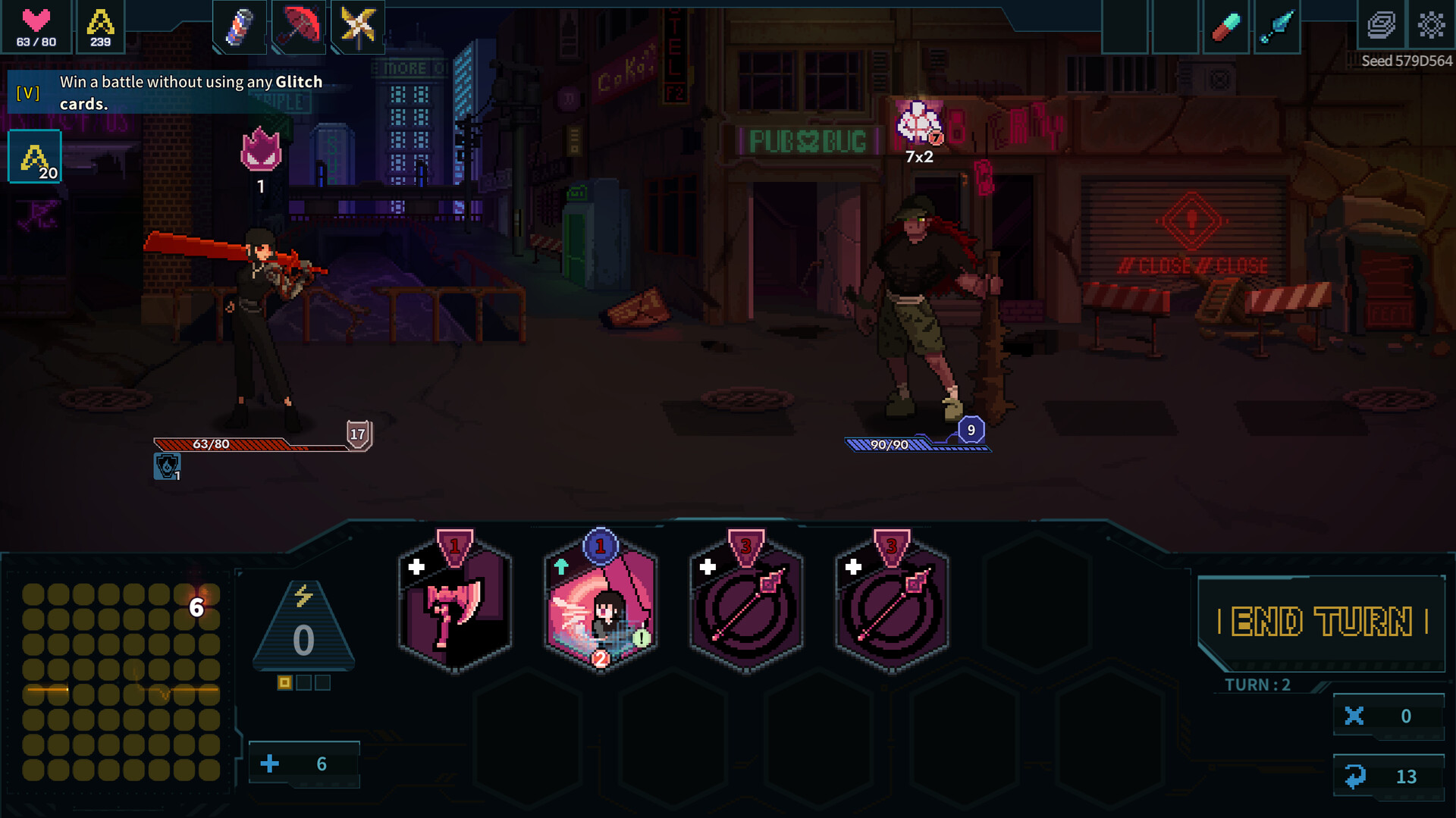This screenshot has width=1456, height=818.
Task: Select the soda can item slot
Action: tap(238, 27)
